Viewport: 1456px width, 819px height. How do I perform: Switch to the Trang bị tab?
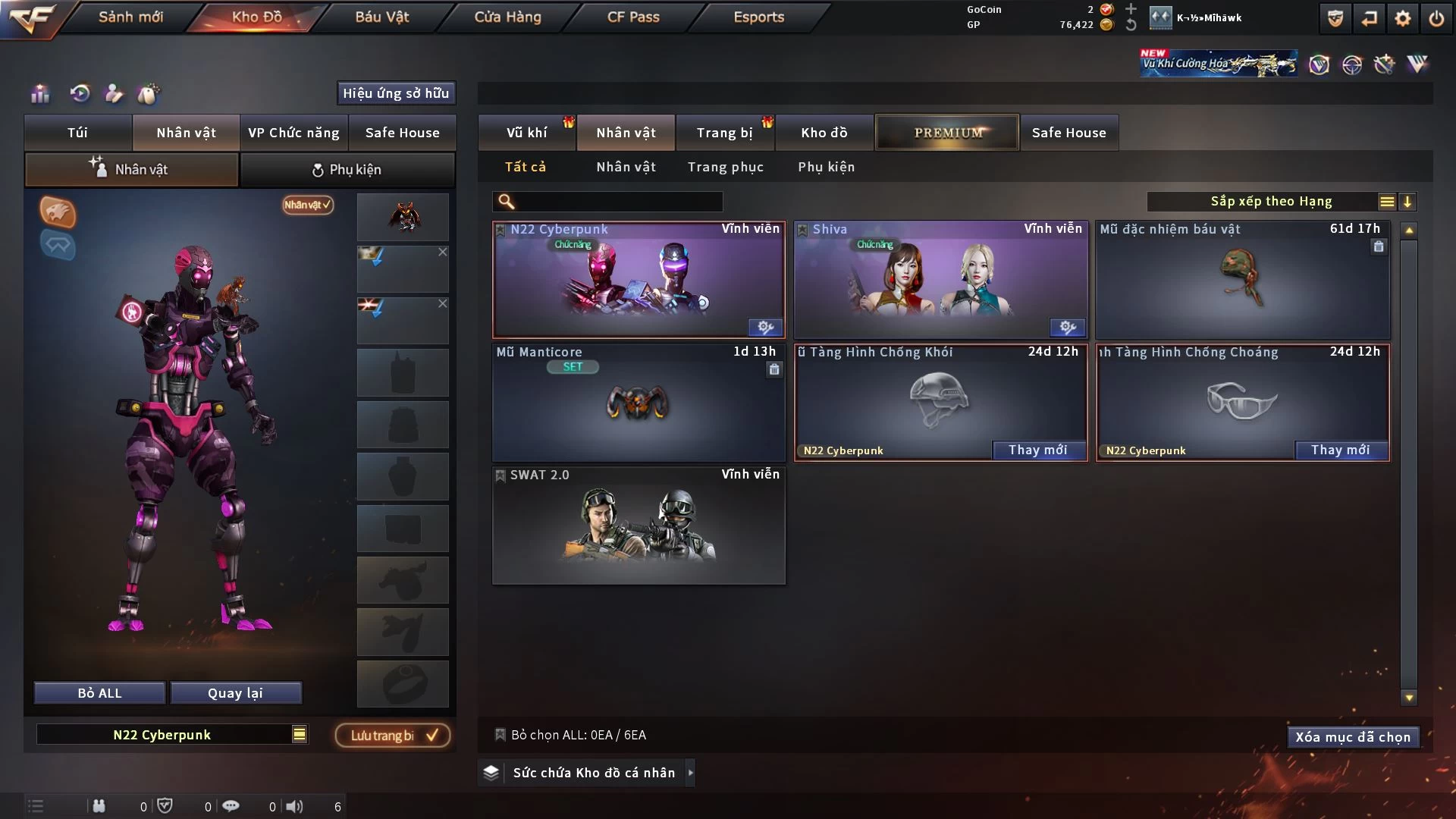(x=724, y=133)
